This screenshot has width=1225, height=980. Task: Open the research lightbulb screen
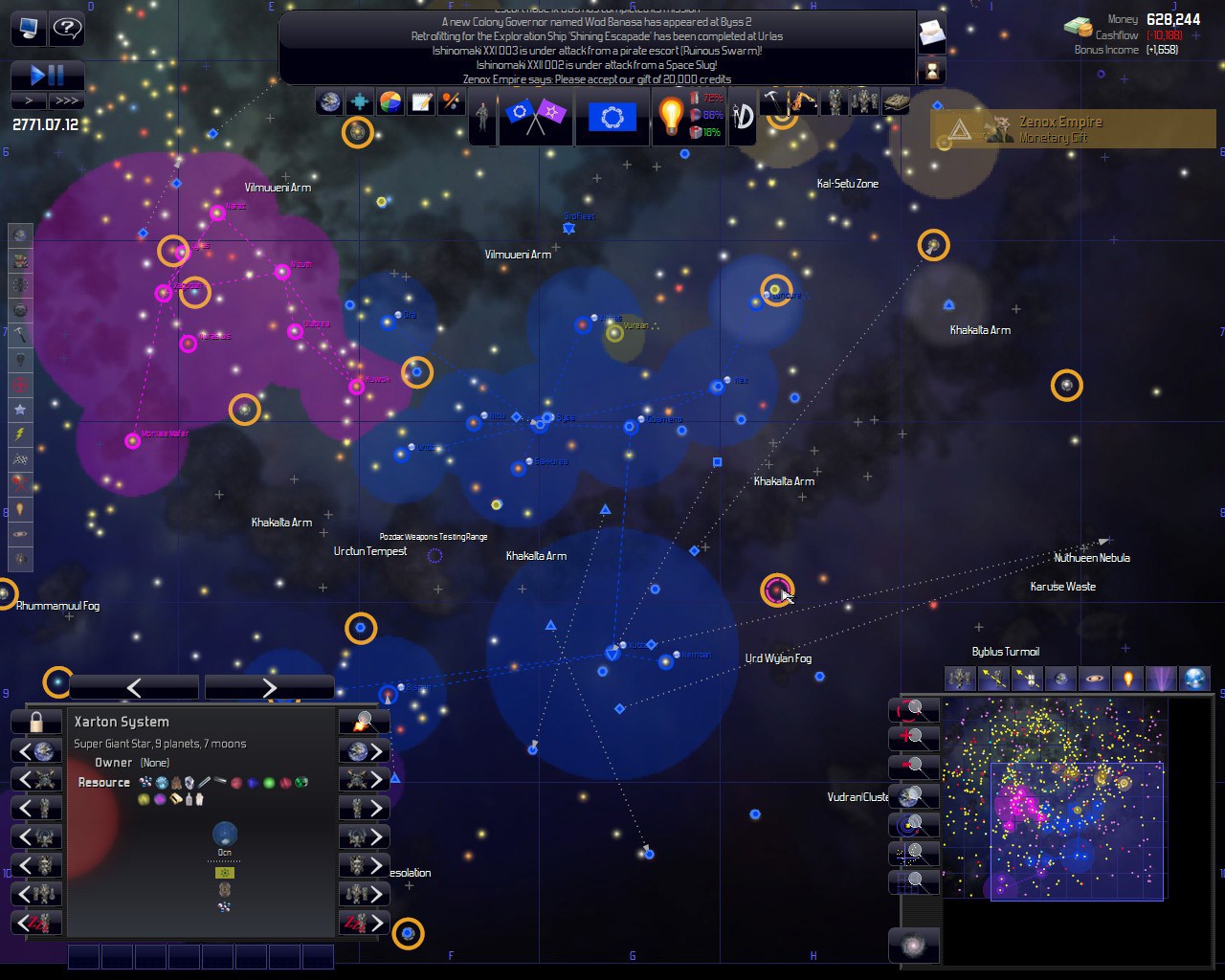(x=670, y=117)
